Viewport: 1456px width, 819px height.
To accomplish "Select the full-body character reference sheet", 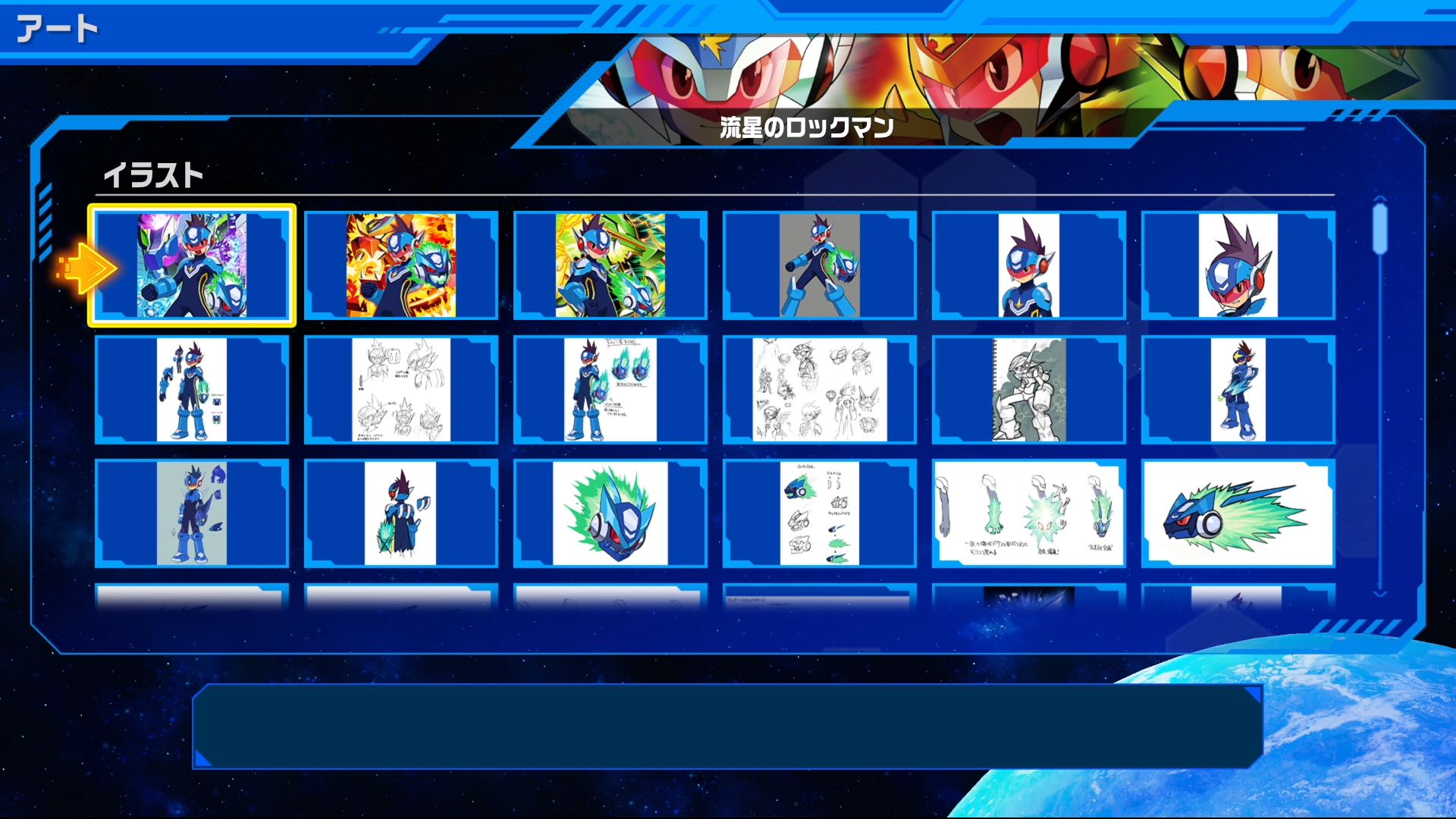I will point(191,391).
